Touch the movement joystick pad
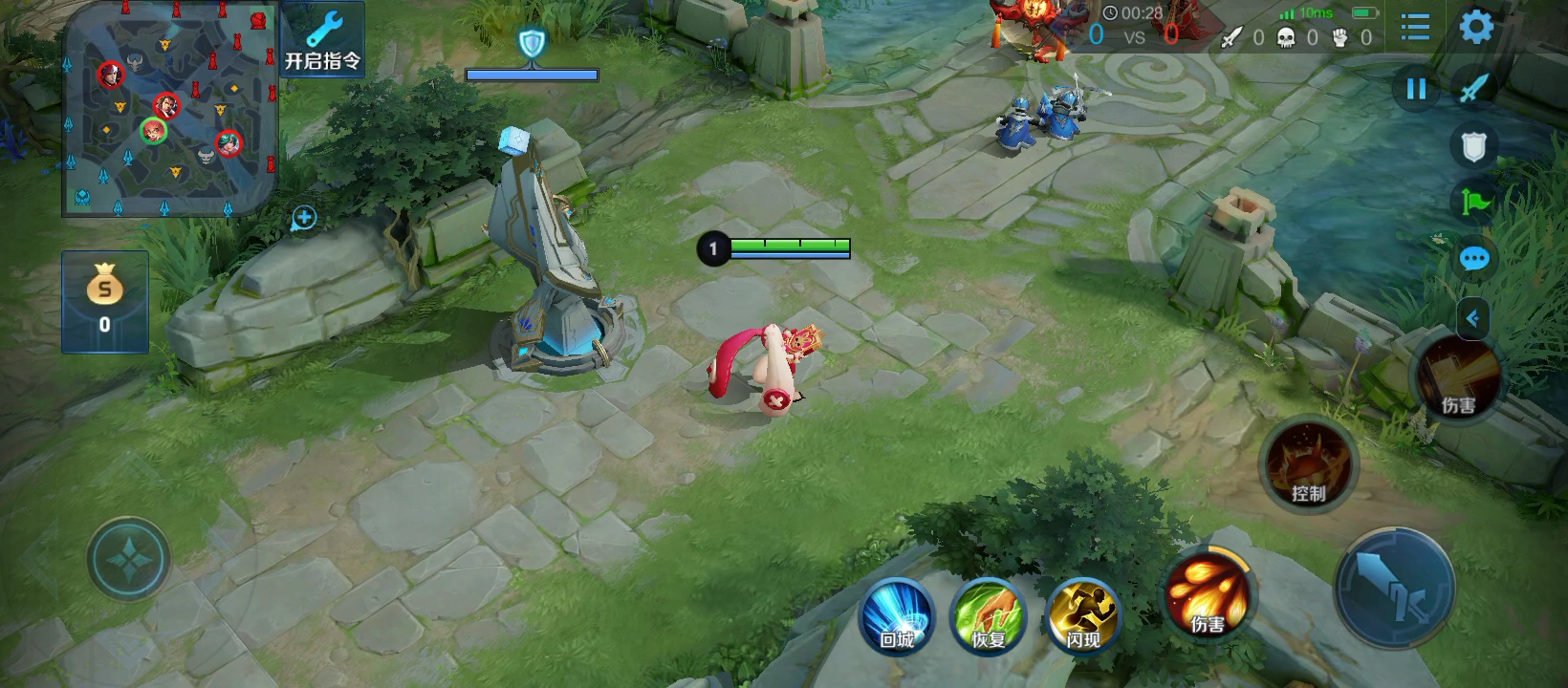The width and height of the screenshot is (1568, 688). point(129,559)
